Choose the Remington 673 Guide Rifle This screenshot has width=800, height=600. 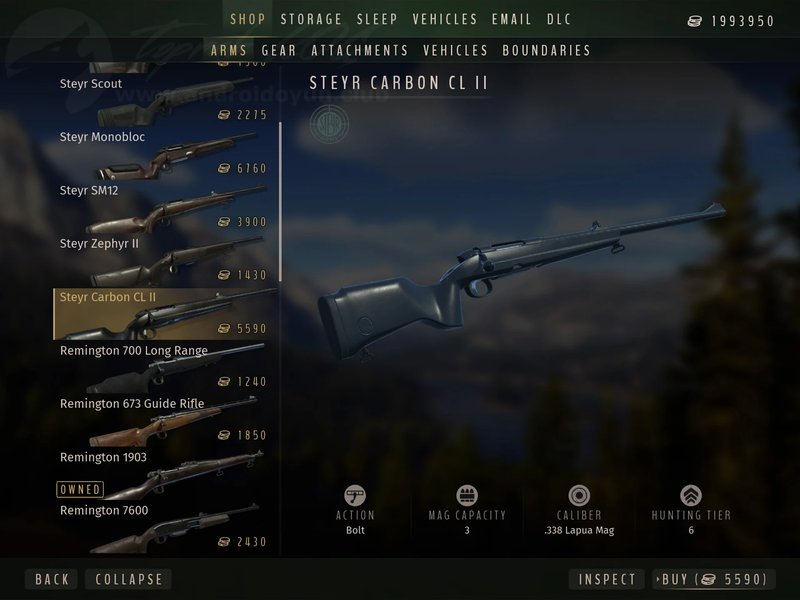click(160, 417)
